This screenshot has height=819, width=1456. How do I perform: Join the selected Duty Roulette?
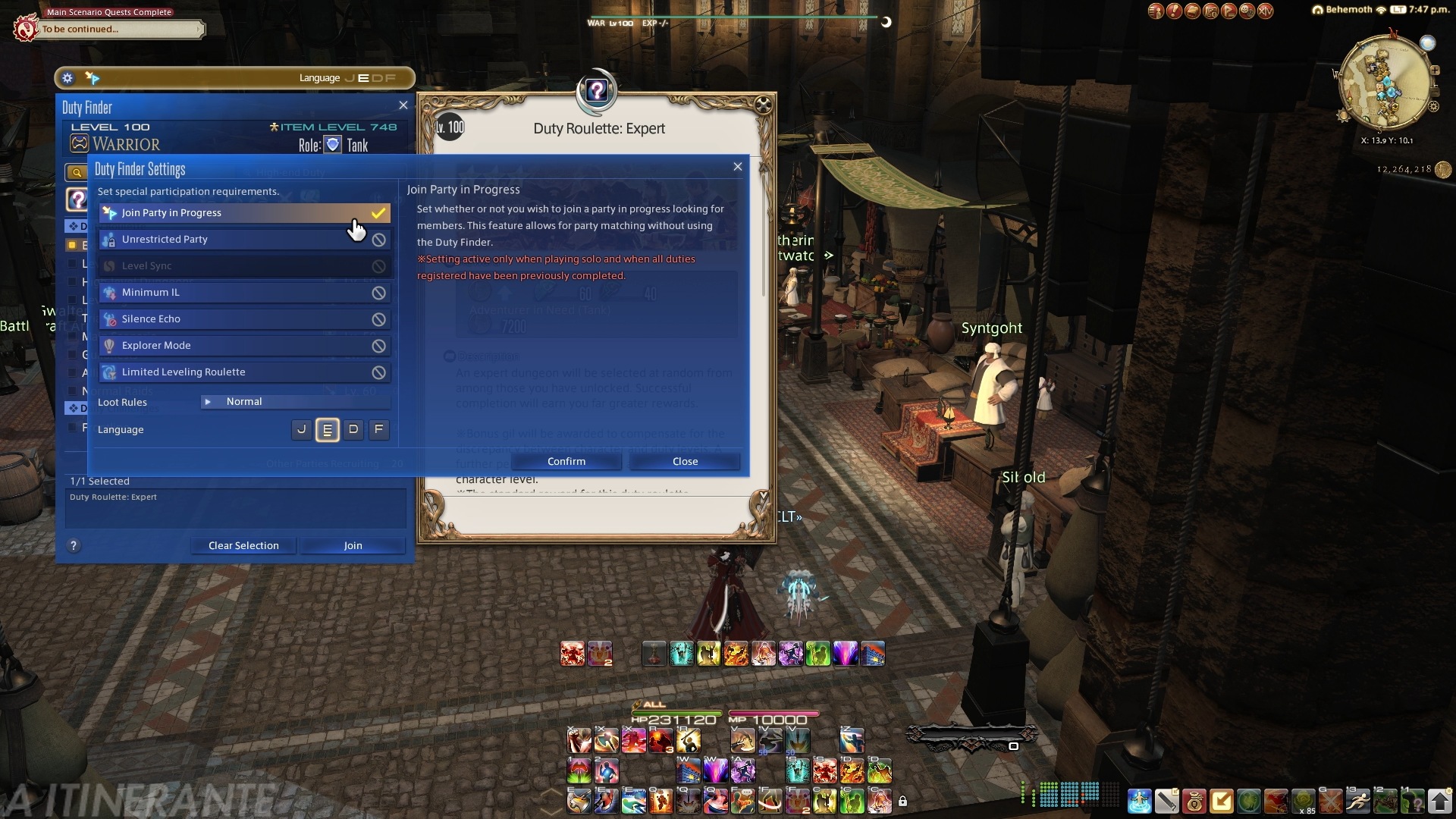point(353,546)
